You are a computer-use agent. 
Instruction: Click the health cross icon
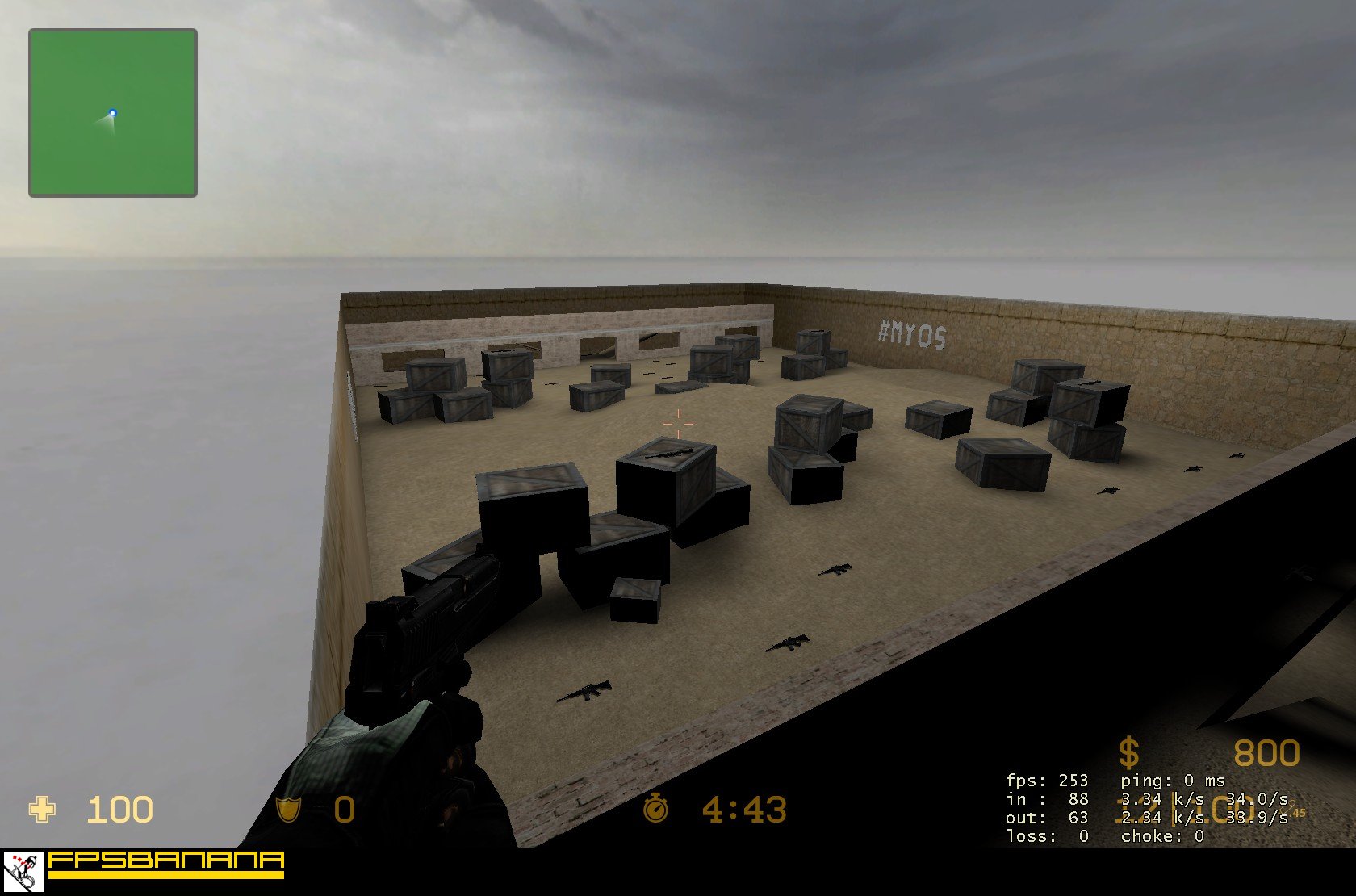(x=44, y=810)
